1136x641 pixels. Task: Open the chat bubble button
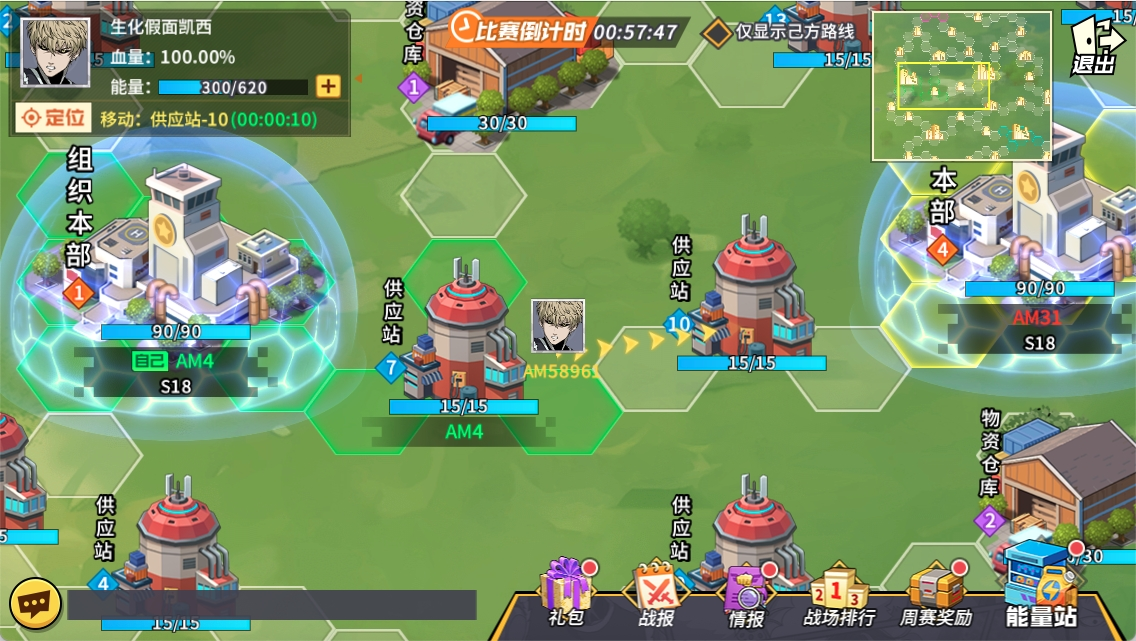(31, 603)
